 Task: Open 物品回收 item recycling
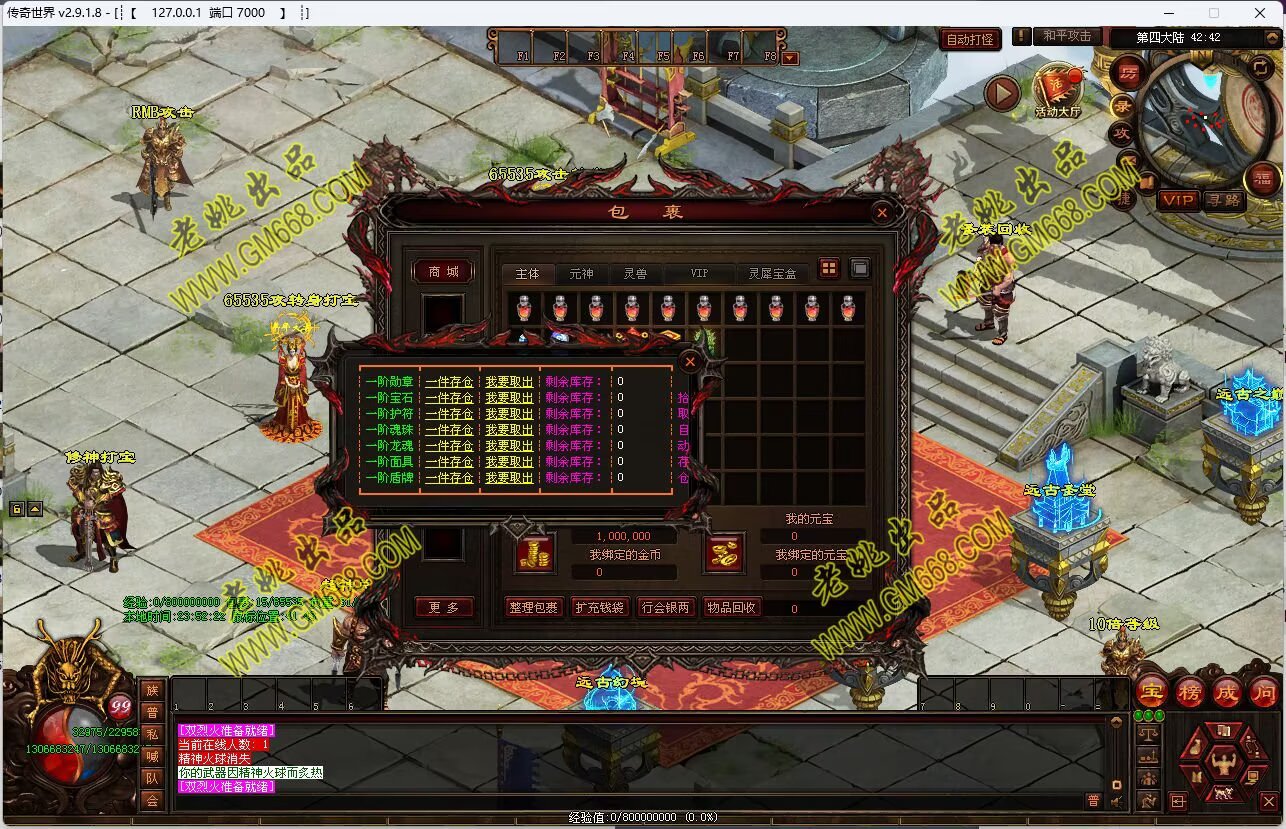(x=731, y=607)
